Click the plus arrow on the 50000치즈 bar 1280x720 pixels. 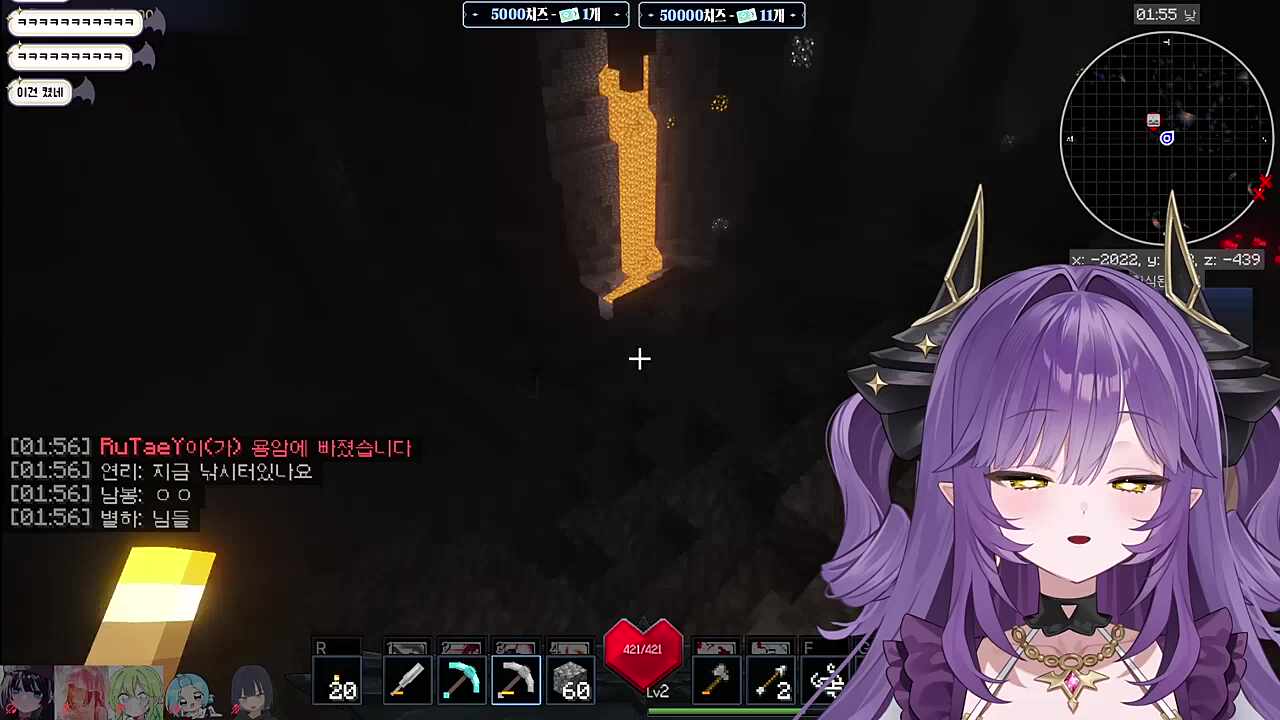pyautogui.click(x=792, y=15)
